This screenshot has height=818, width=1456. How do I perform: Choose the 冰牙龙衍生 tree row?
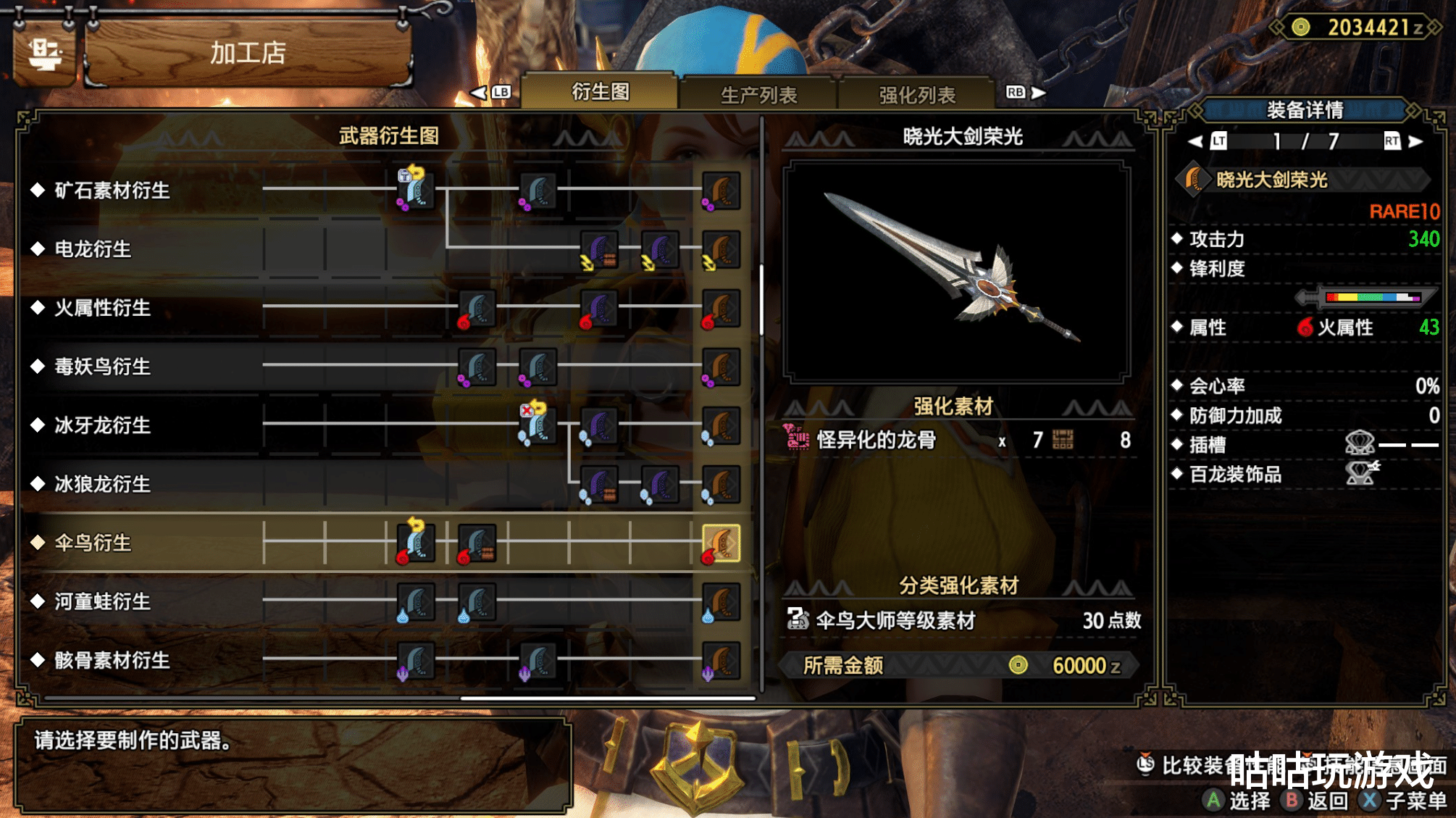click(102, 425)
